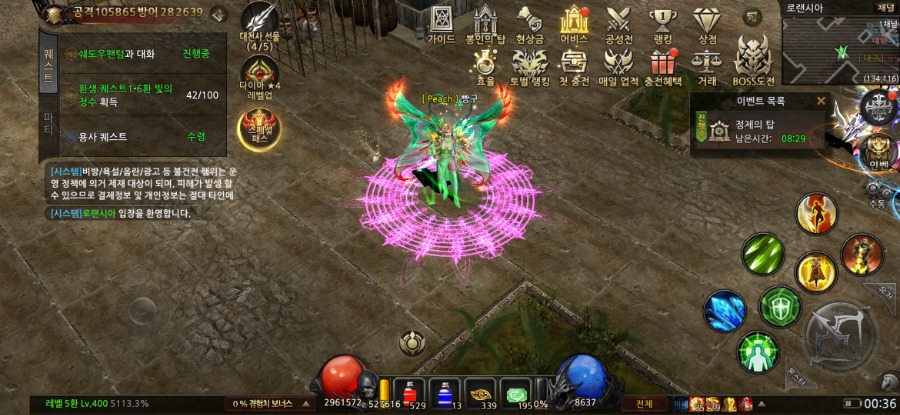Open the 현상금 bounty menu

[530, 22]
